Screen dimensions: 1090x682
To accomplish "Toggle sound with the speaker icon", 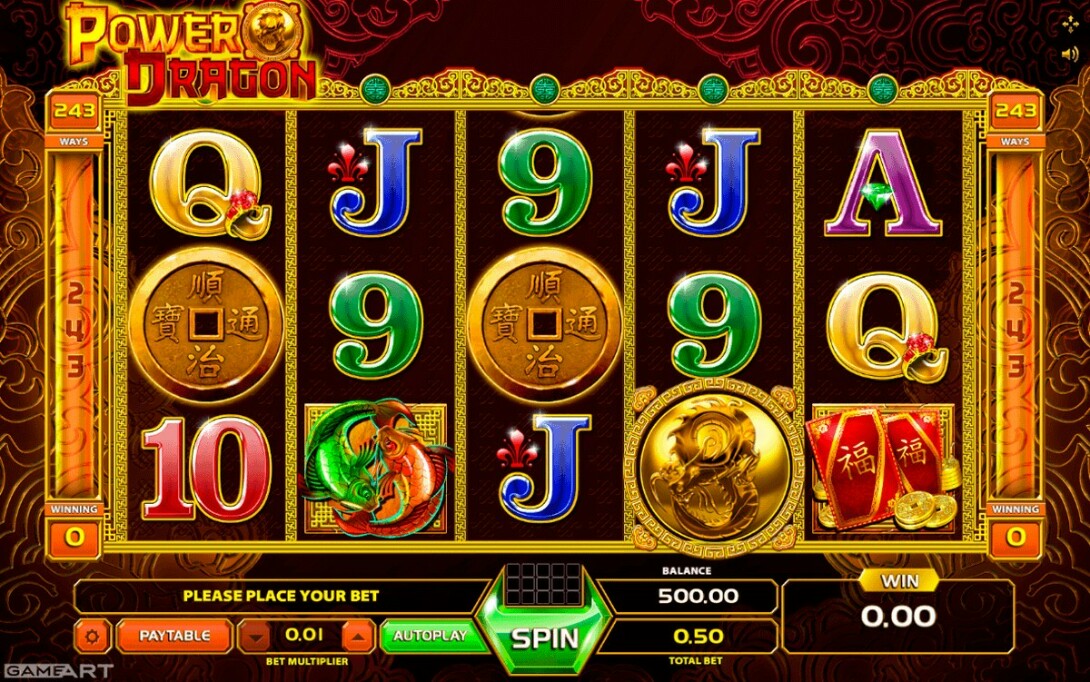I will (x=1070, y=55).
